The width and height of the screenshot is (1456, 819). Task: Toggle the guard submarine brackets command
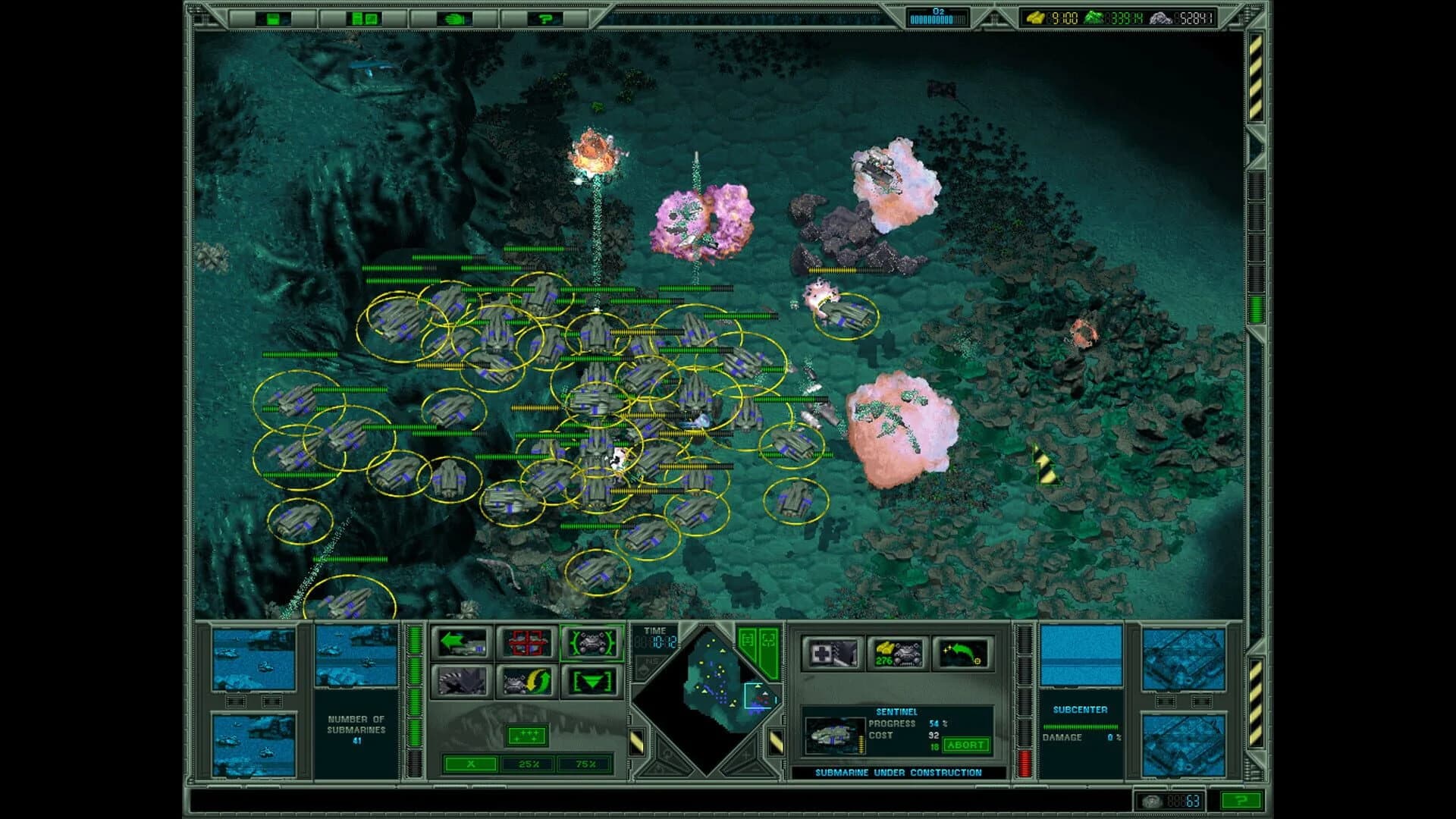point(595,643)
